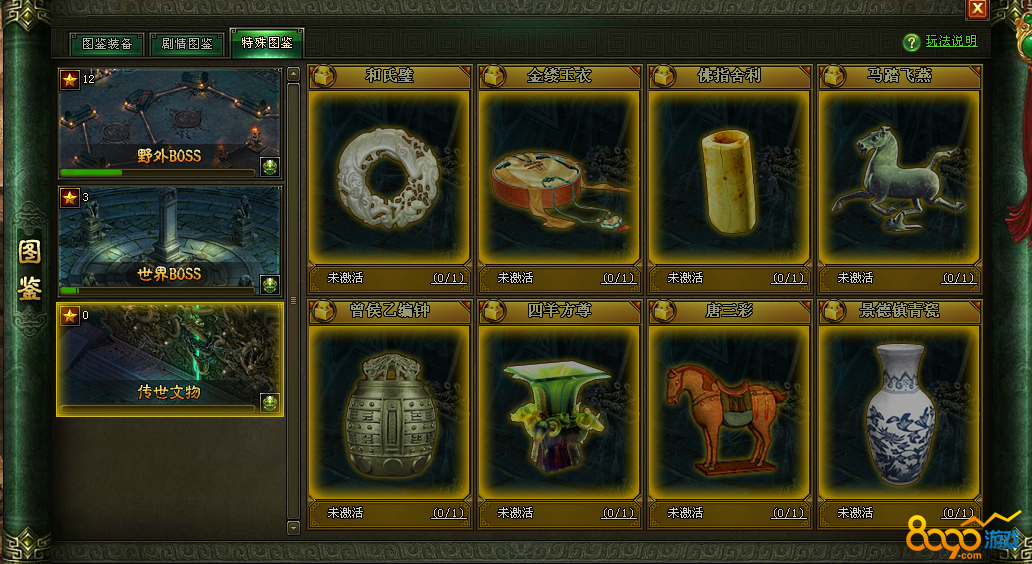Viewport: 1032px width, 564px height.
Task: Close the 图鉴 window with the X
Action: 977,9
